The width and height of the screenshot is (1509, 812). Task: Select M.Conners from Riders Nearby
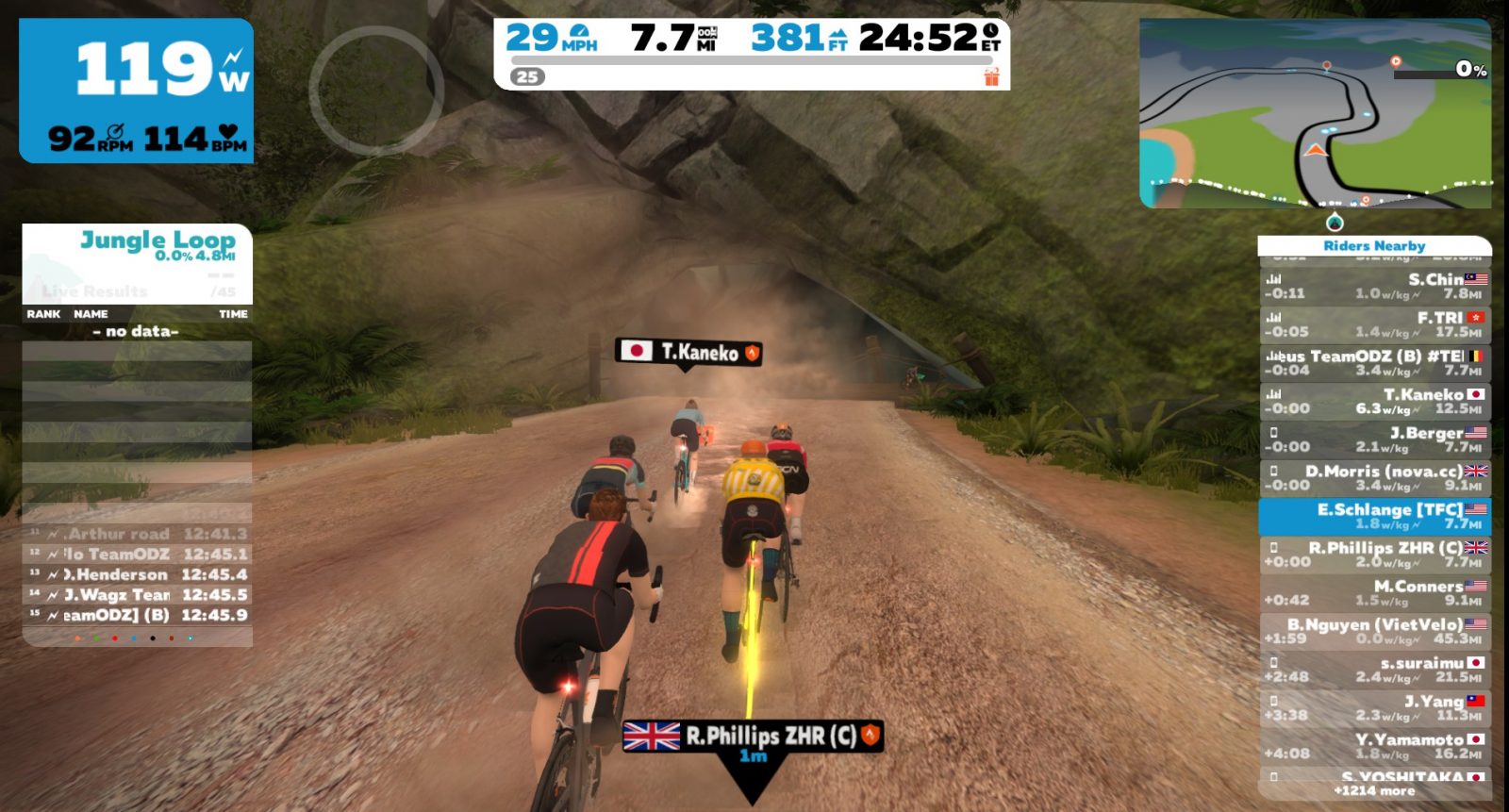tap(1375, 592)
